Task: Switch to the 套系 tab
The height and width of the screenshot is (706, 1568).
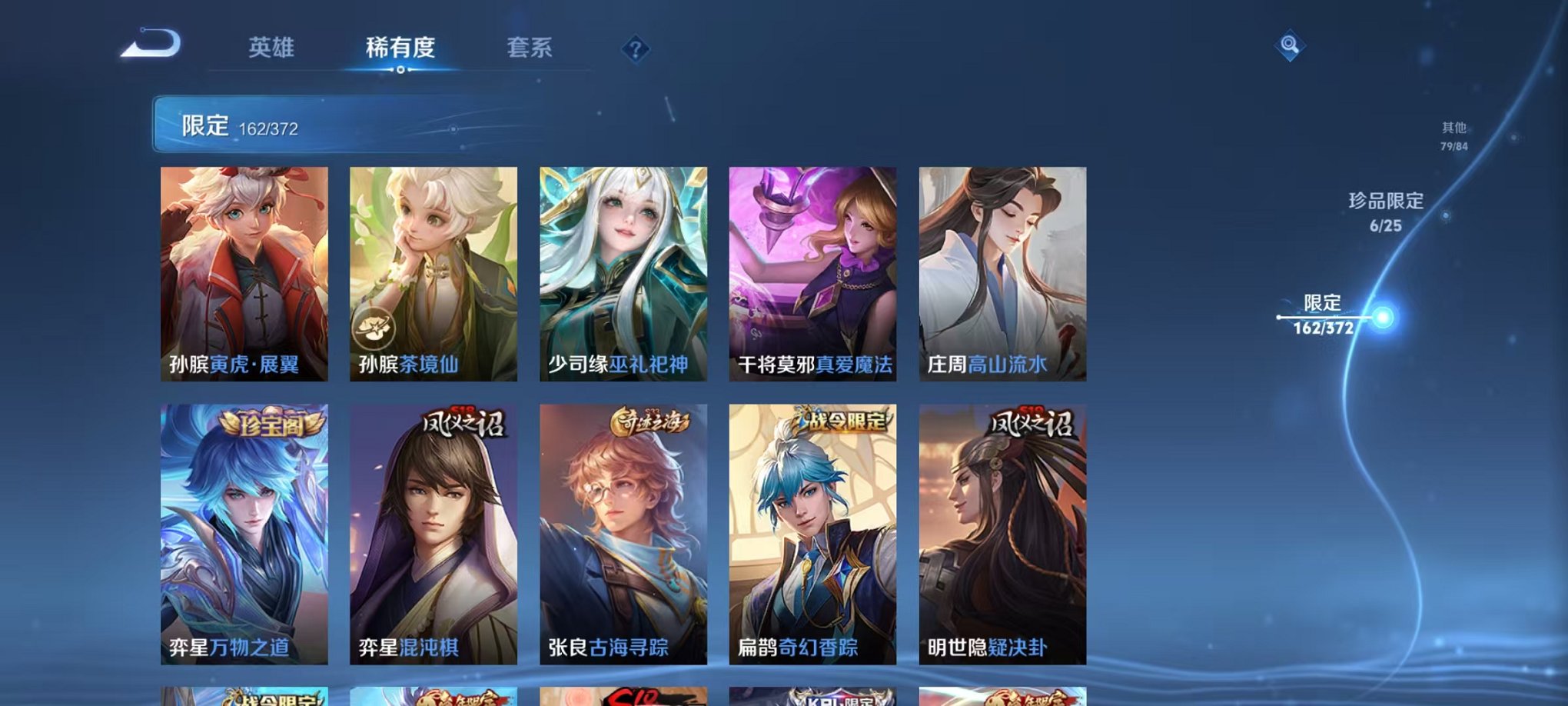Action: click(x=529, y=48)
